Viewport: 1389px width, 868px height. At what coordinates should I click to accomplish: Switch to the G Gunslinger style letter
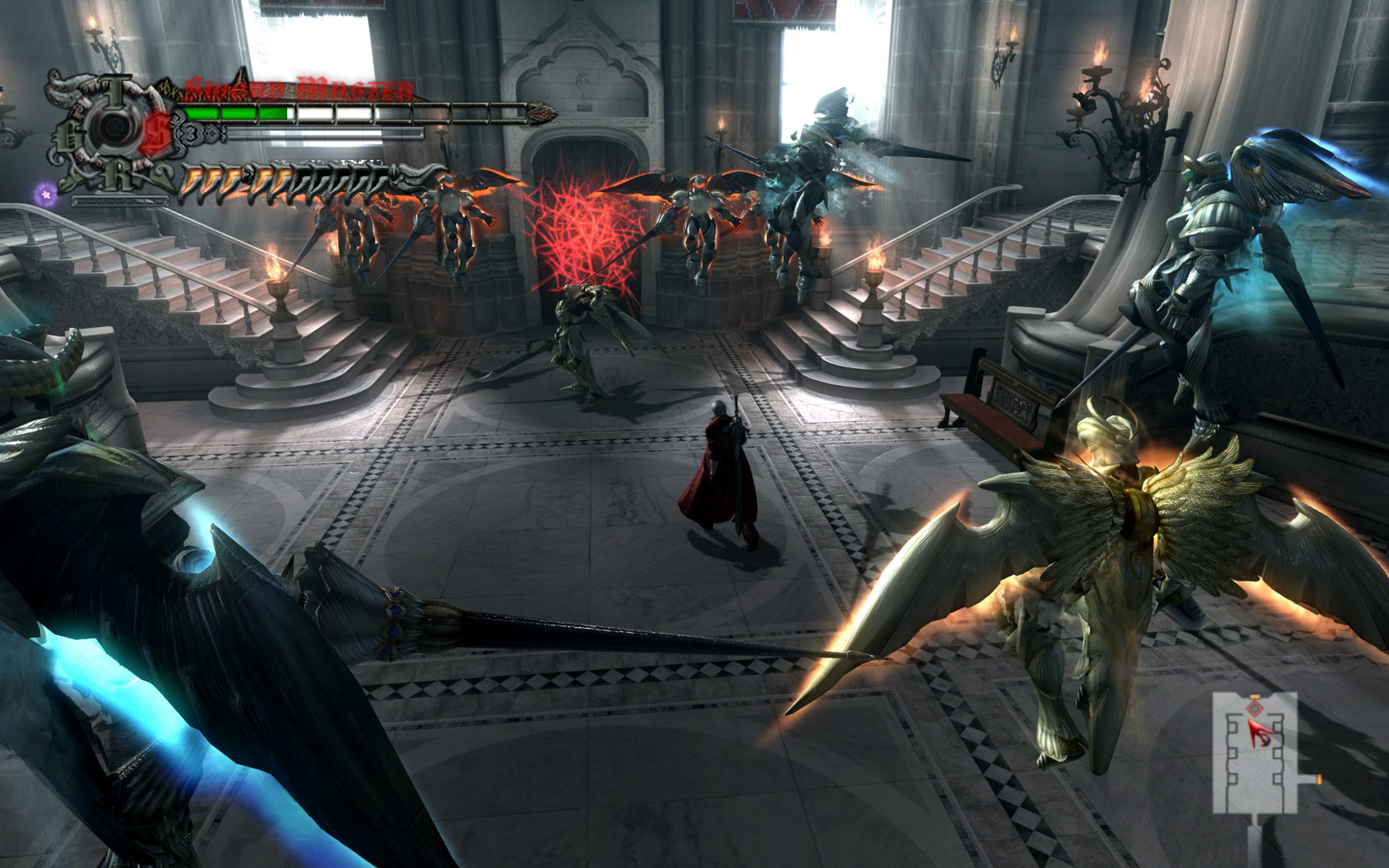[71, 137]
